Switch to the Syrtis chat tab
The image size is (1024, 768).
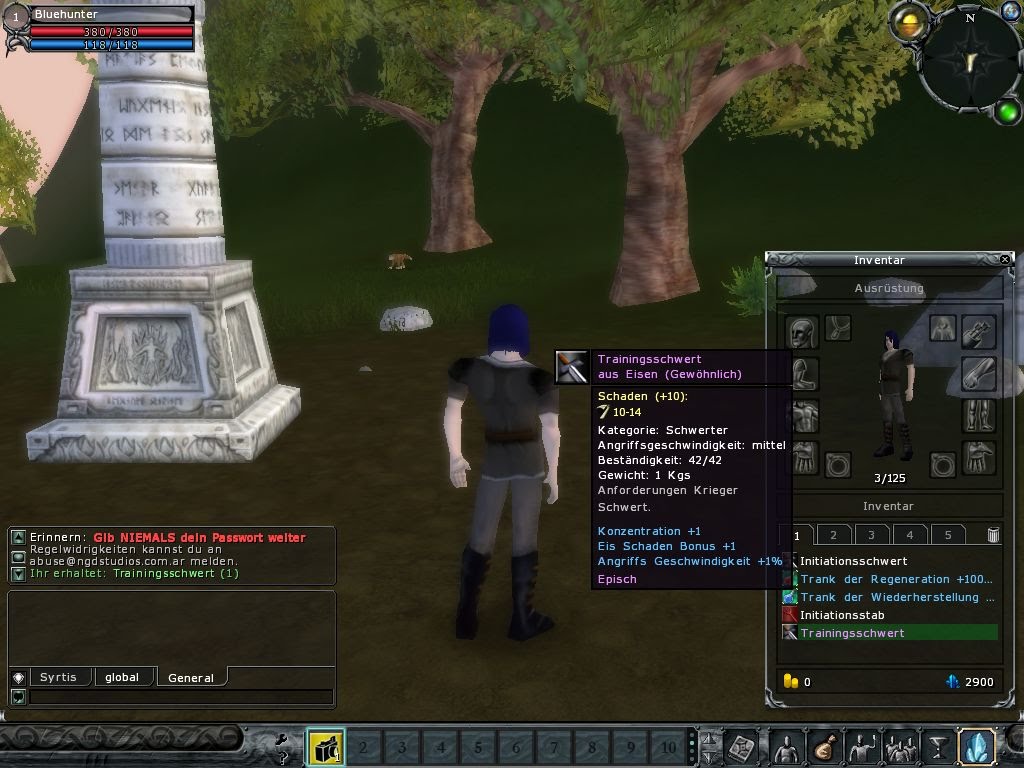click(58, 677)
